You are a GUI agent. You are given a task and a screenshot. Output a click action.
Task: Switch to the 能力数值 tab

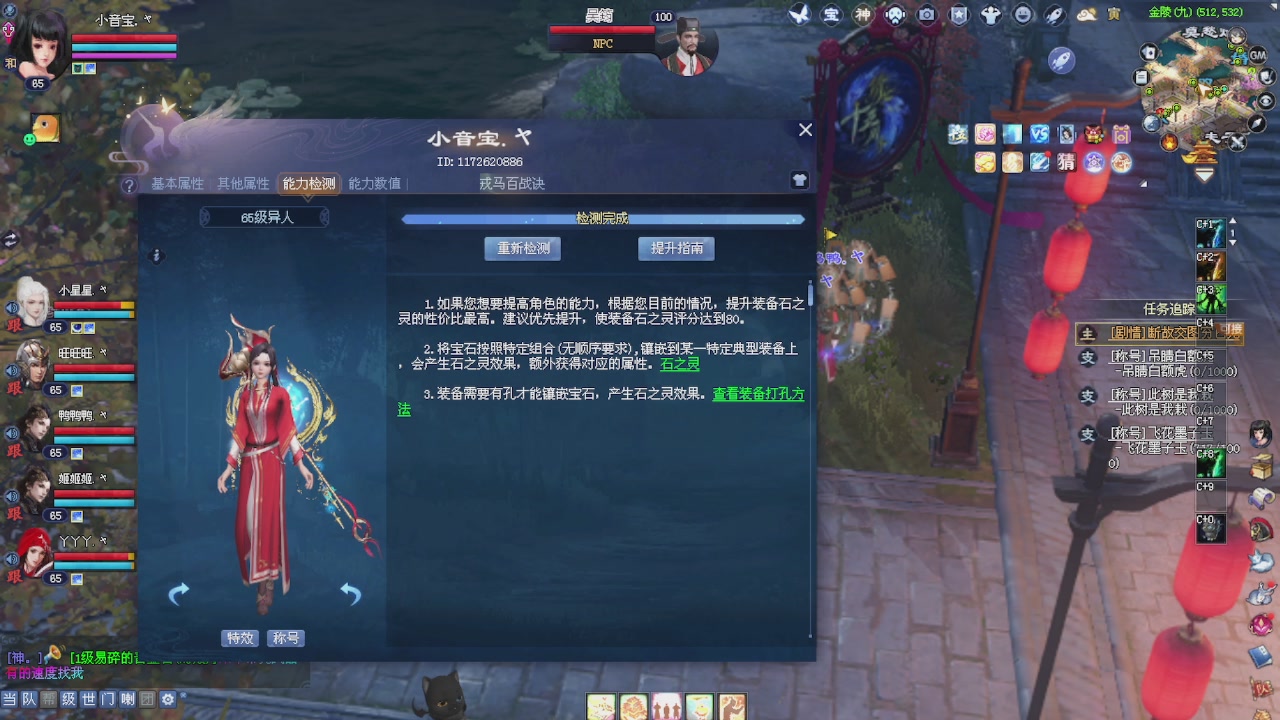pyautogui.click(x=374, y=184)
